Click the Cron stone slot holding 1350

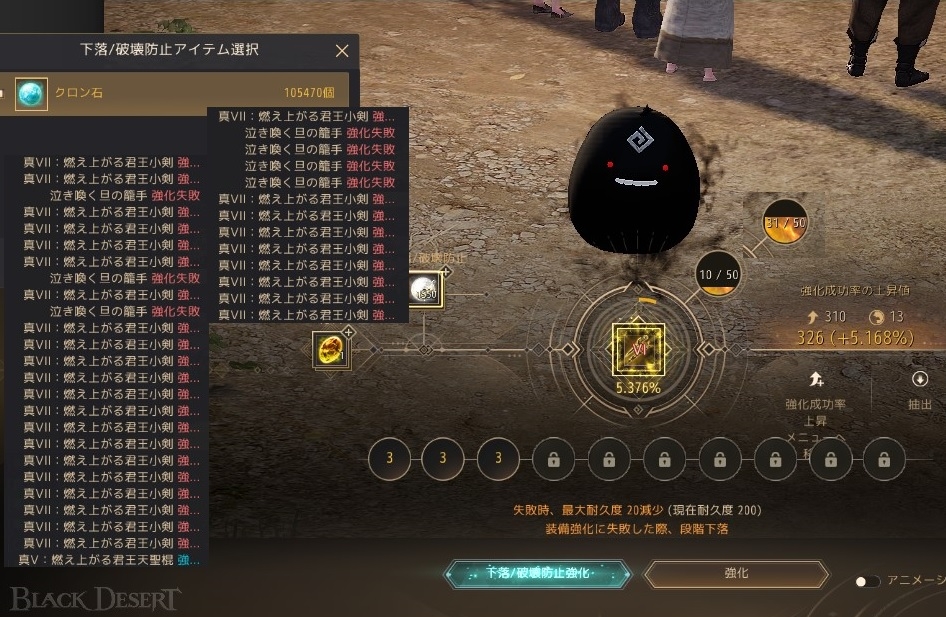click(425, 290)
